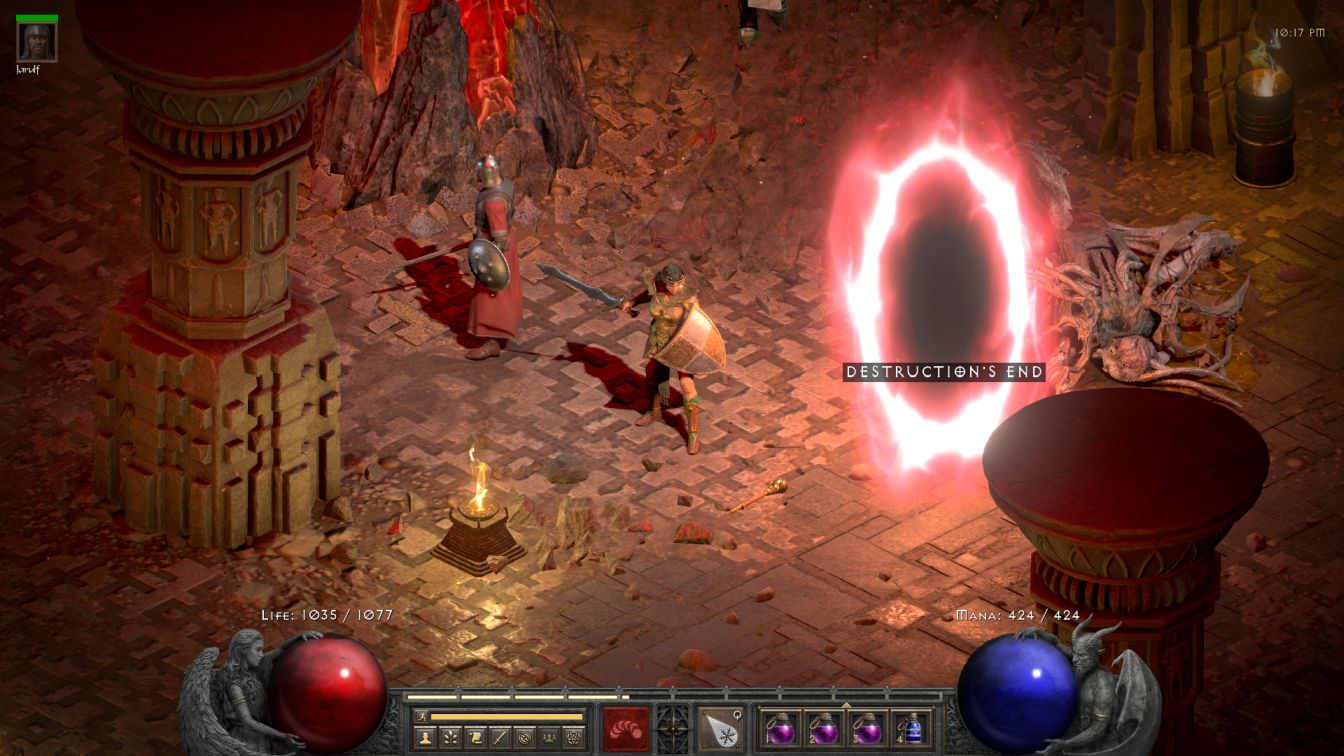Select the snowflake right-click skill icon
The image size is (1344, 756).
720,728
